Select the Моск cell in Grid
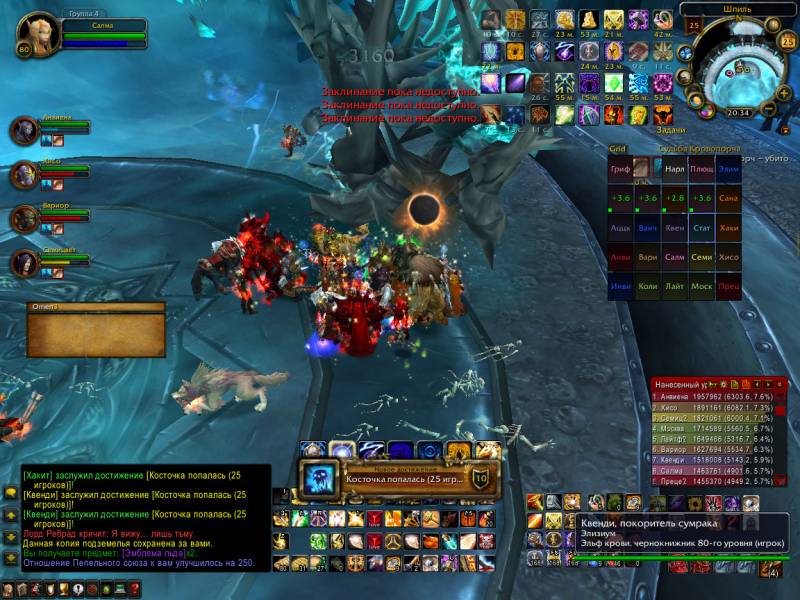 (701, 286)
